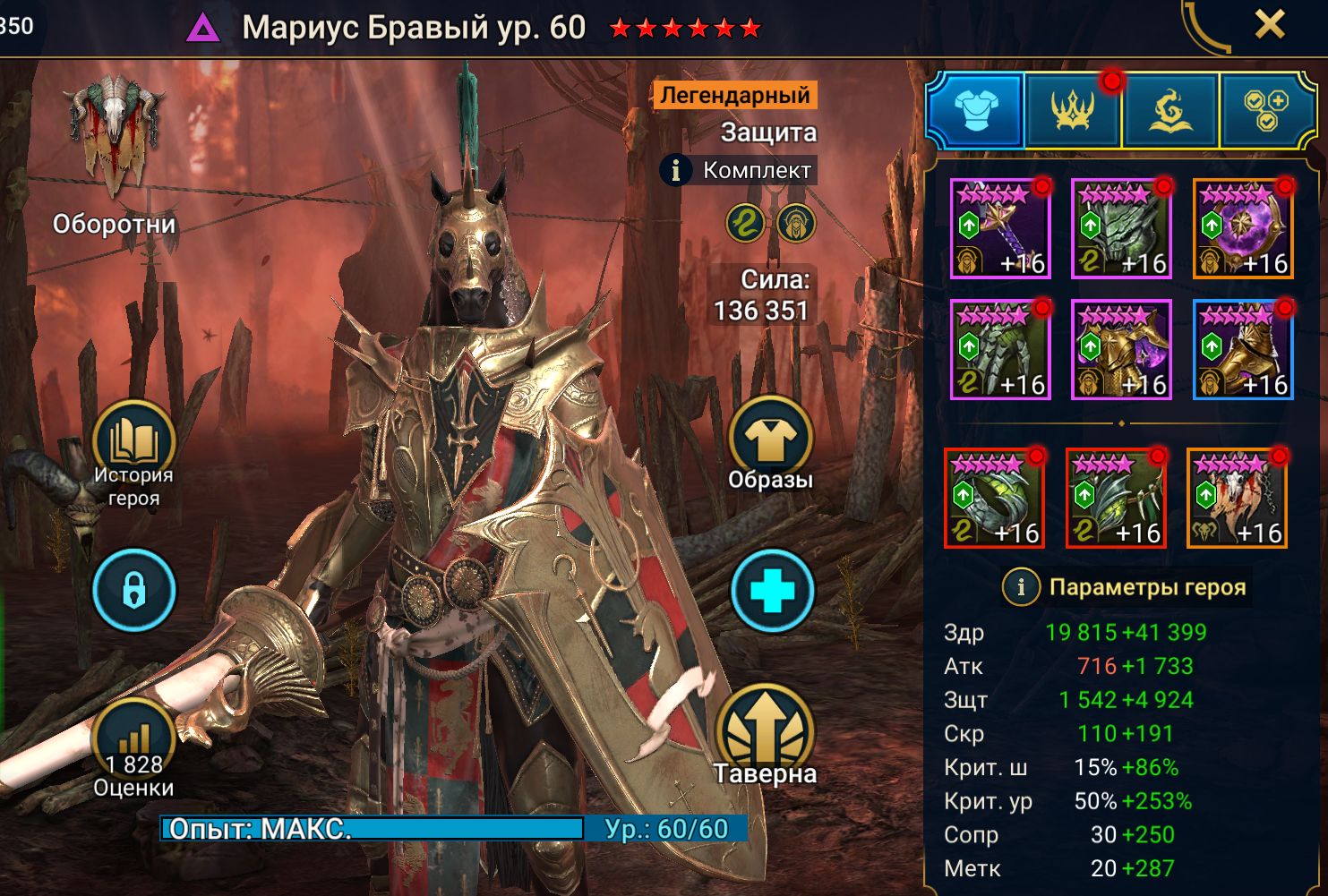Viewport: 1328px width, 896px height.
Task: Open the circles blessings tab
Action: (x=1266, y=110)
